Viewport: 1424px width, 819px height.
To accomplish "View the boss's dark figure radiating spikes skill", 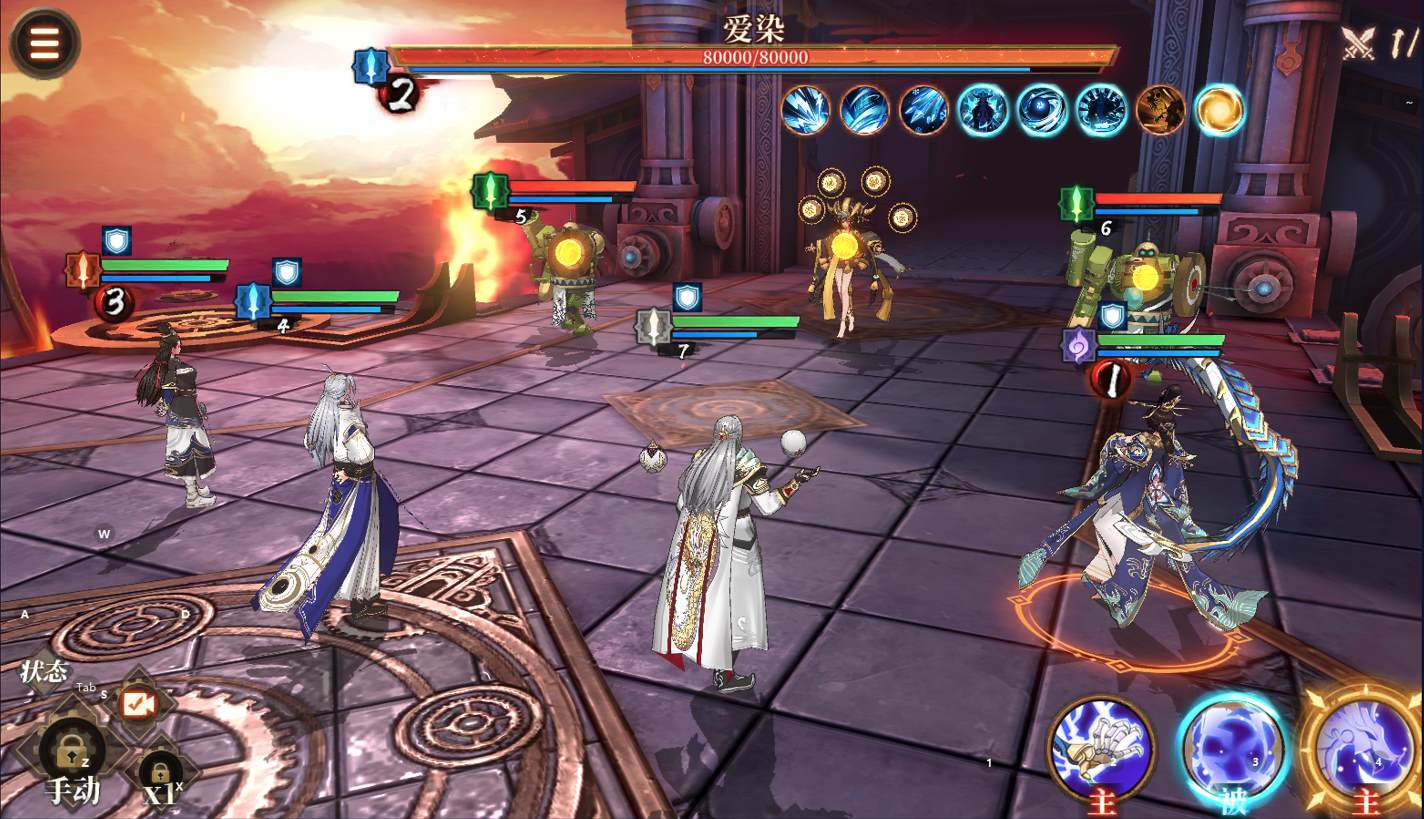I will pos(1101,110).
